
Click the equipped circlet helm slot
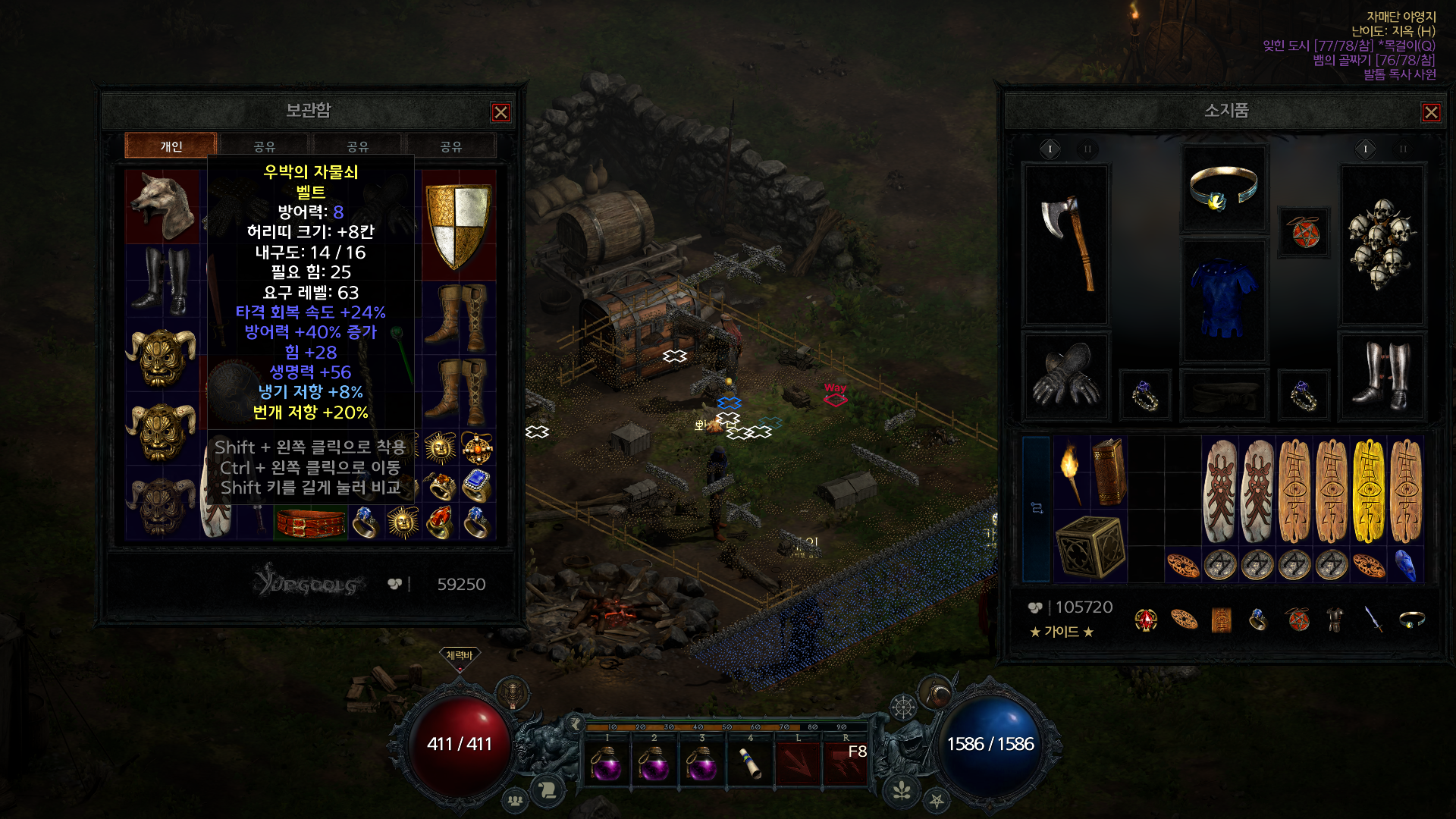click(1223, 187)
